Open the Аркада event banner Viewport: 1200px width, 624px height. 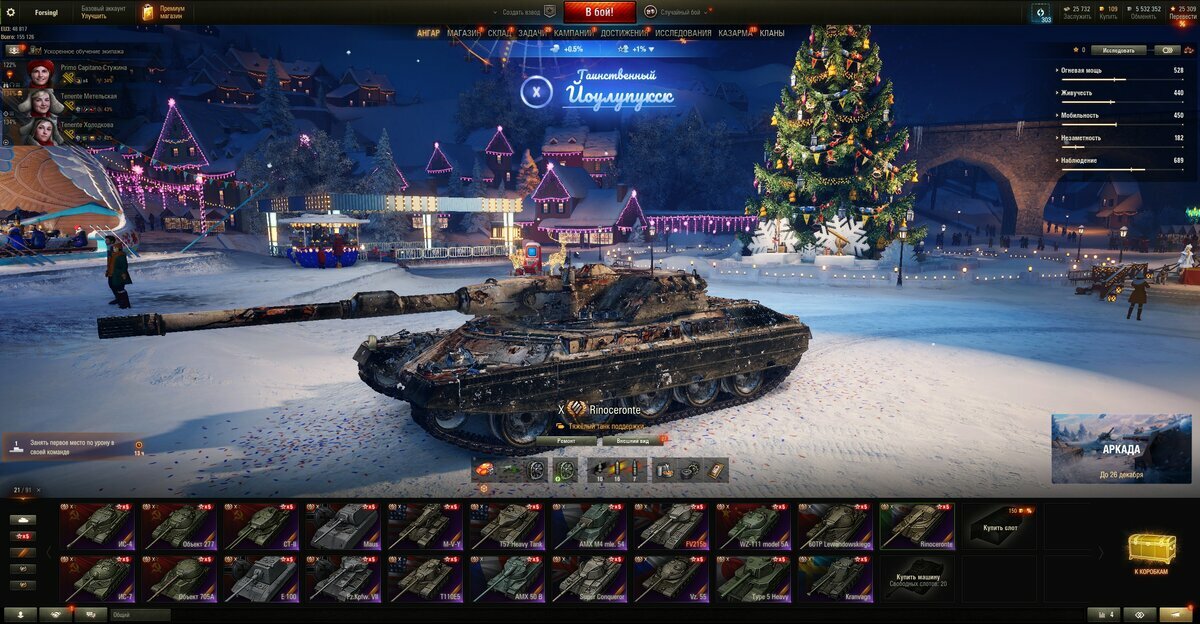click(x=1107, y=448)
